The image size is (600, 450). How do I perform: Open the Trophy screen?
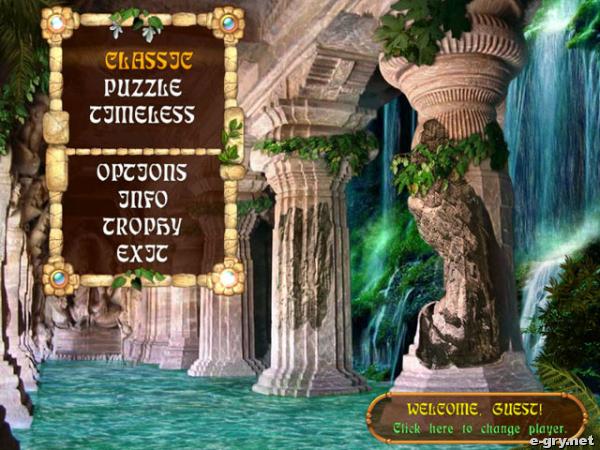(141, 226)
